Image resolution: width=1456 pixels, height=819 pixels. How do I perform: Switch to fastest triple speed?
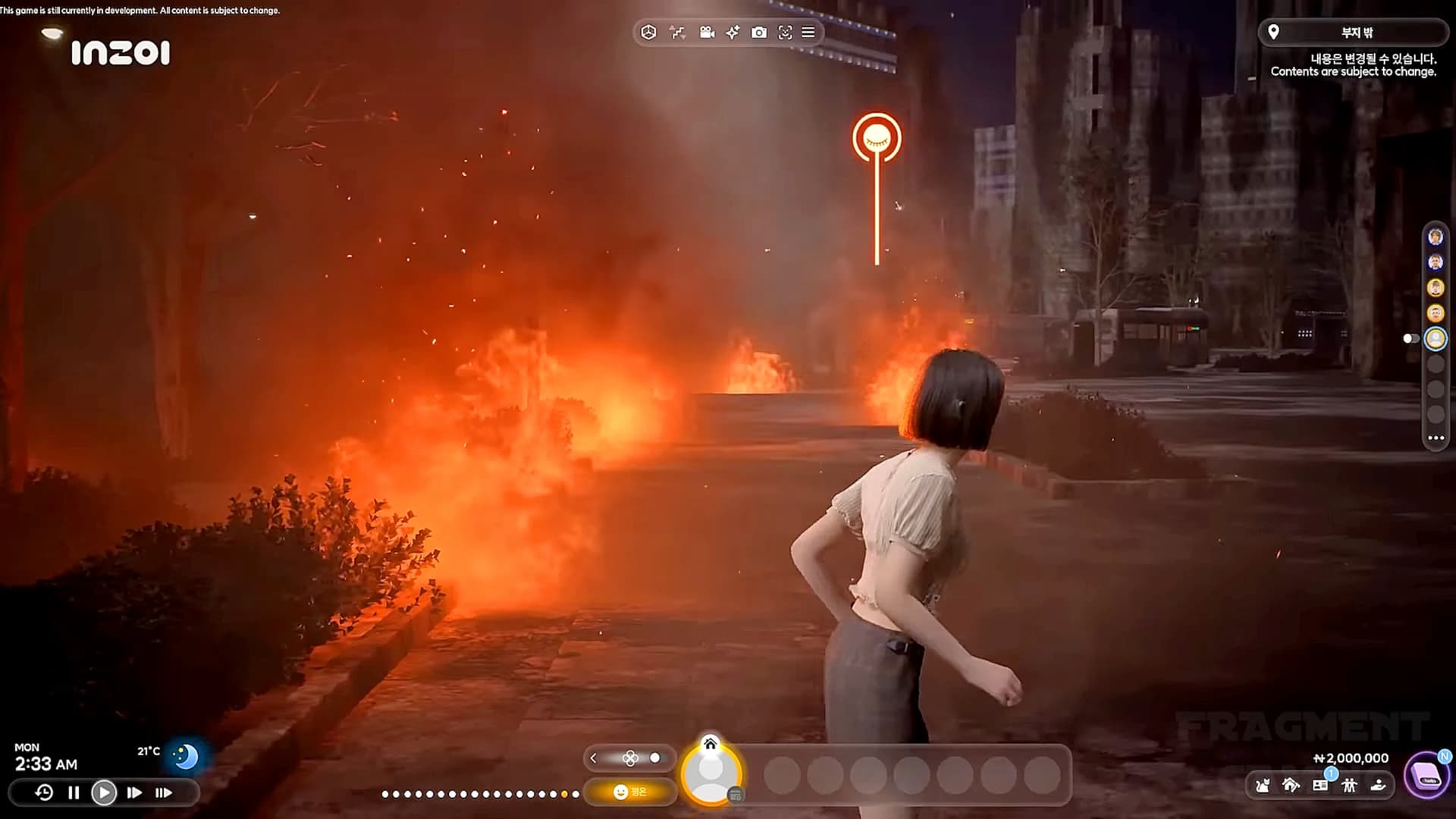(164, 792)
